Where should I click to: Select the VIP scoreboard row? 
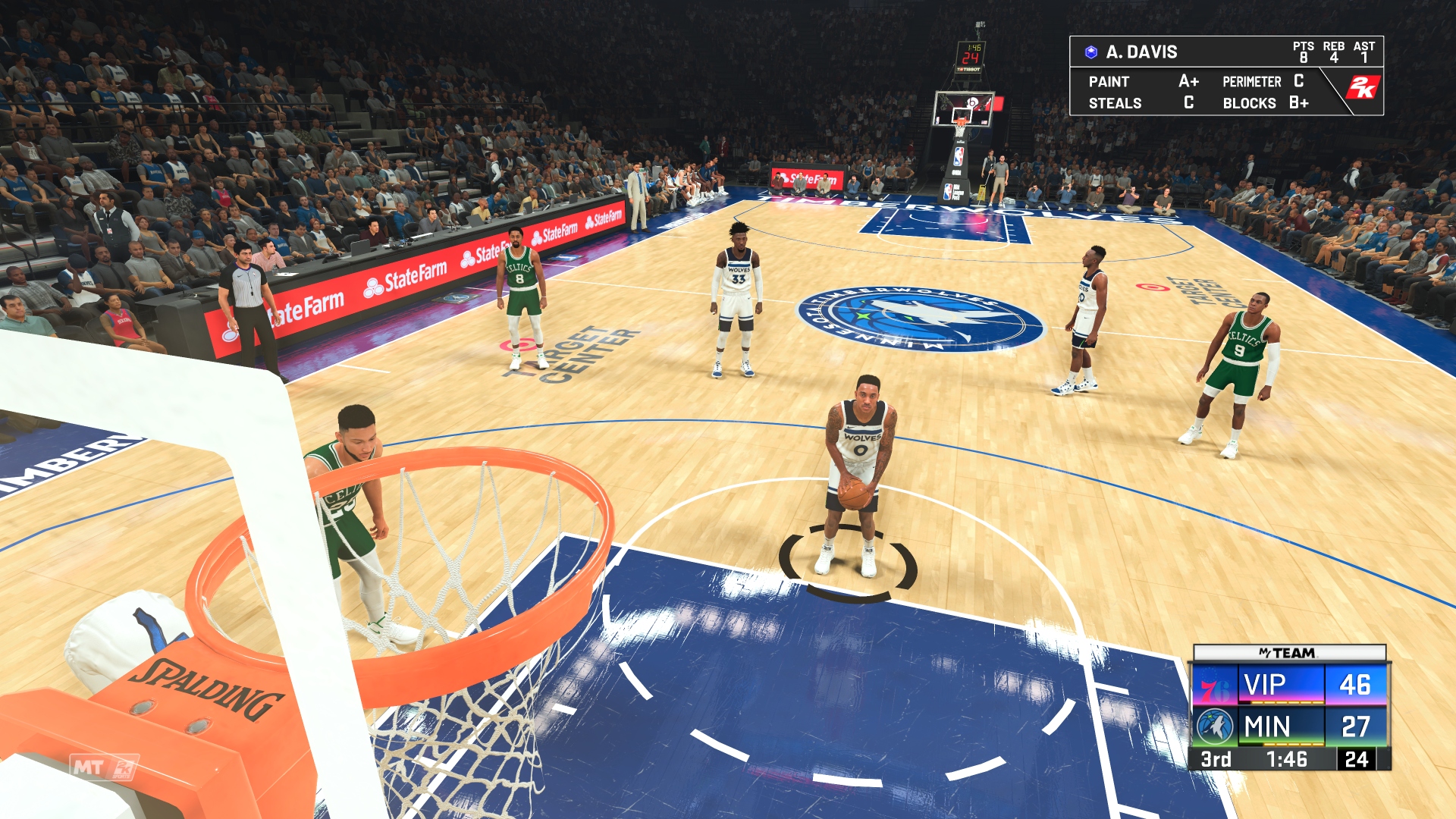(1263, 684)
